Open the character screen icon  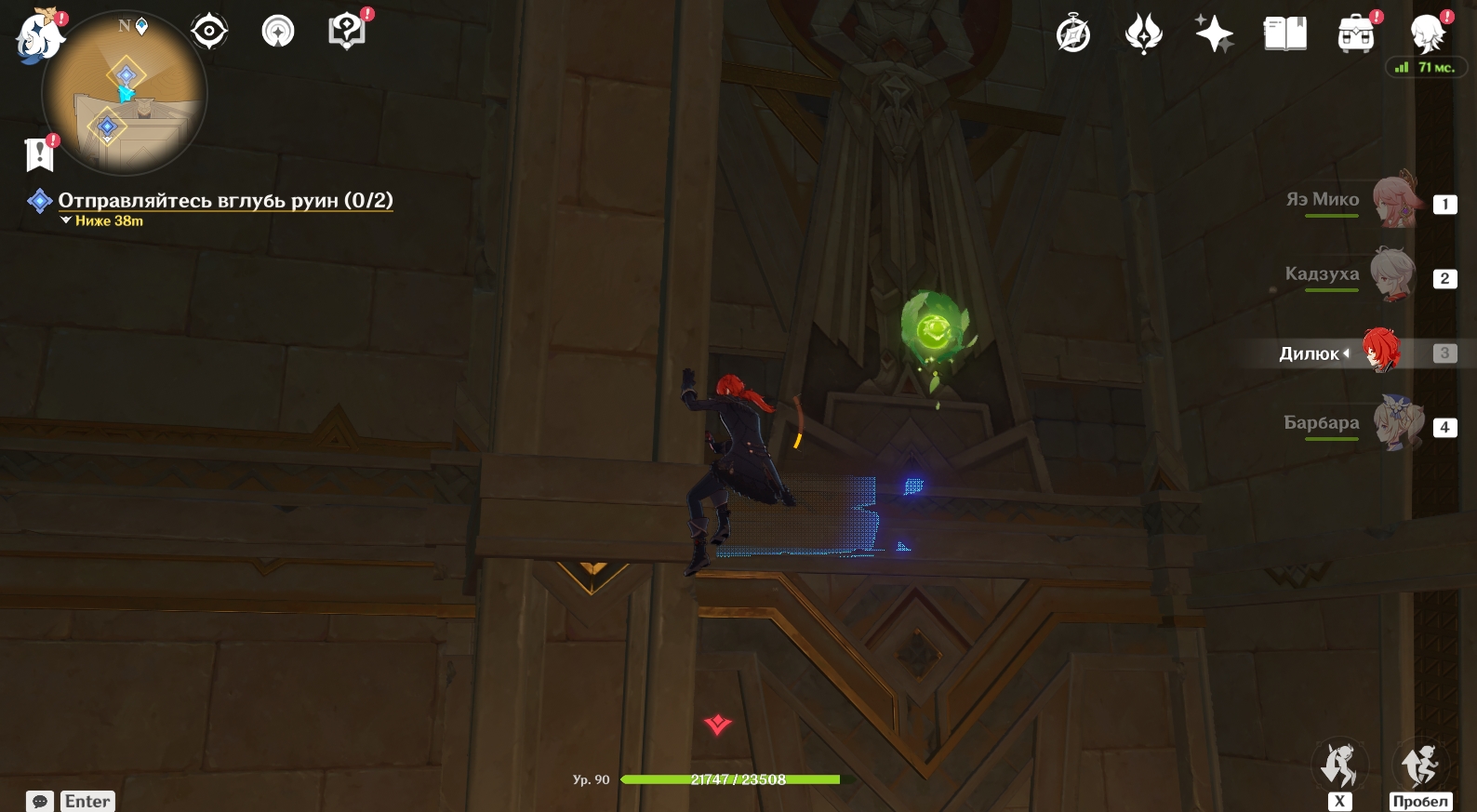tap(1427, 34)
